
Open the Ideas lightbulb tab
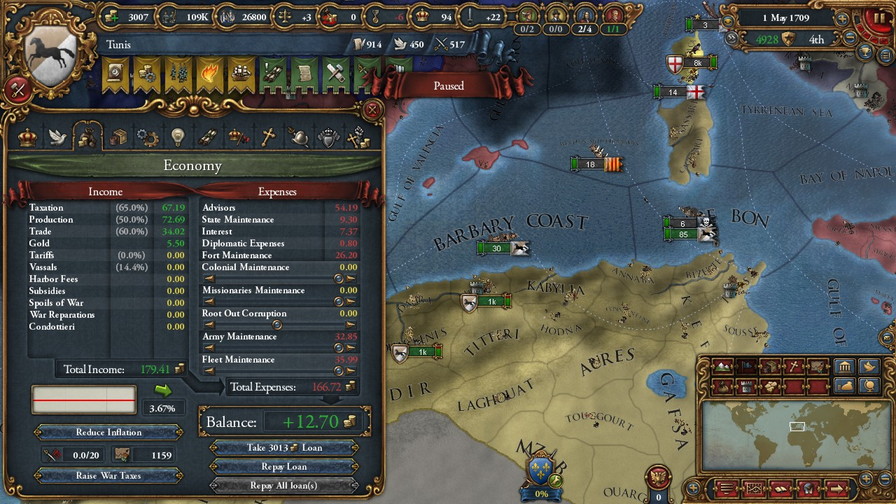click(x=178, y=137)
